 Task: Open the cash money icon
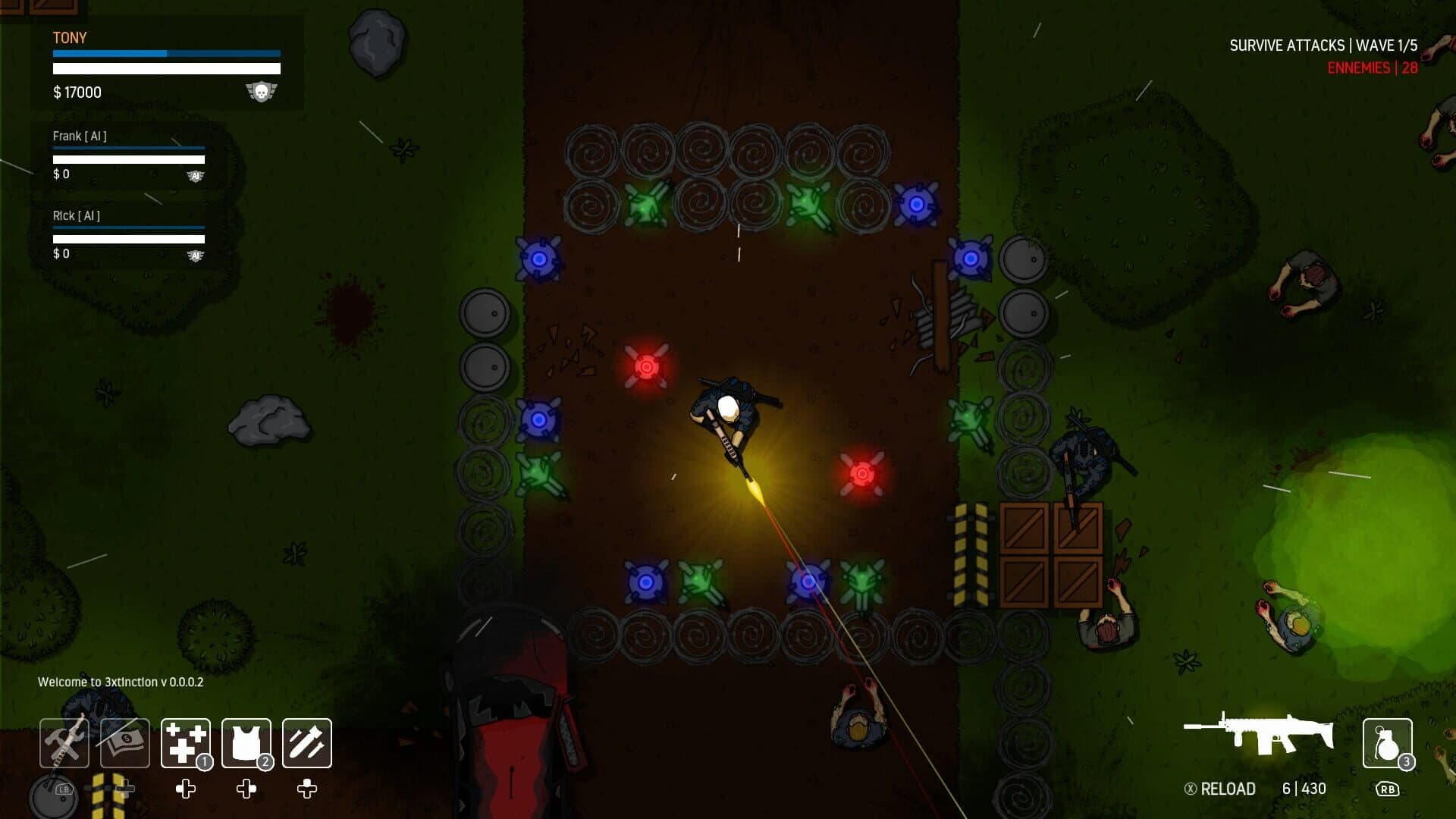click(x=124, y=743)
